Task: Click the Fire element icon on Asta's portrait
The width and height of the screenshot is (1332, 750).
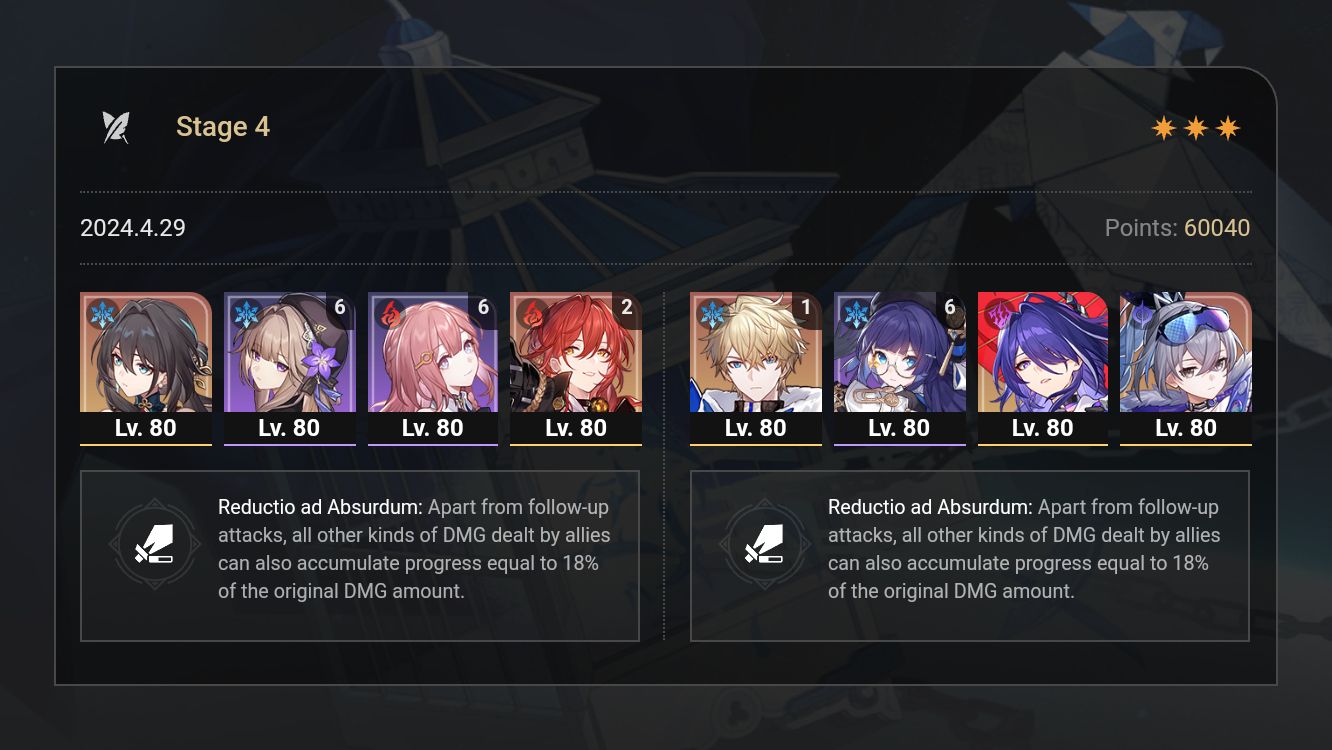Action: coord(388,312)
